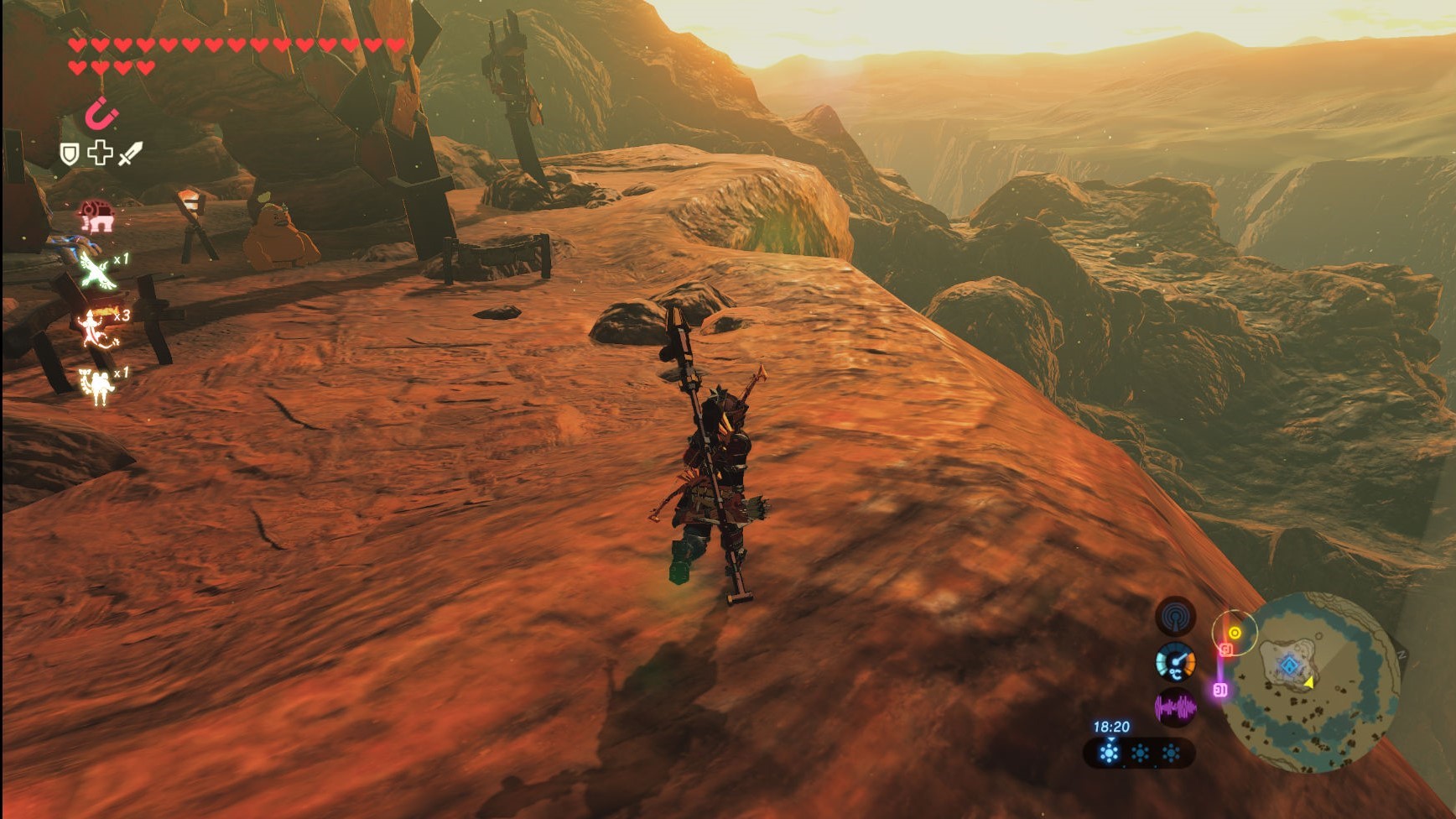
Task: Activate the Urbosa's Fury lizard icon
Action: (x=99, y=327)
